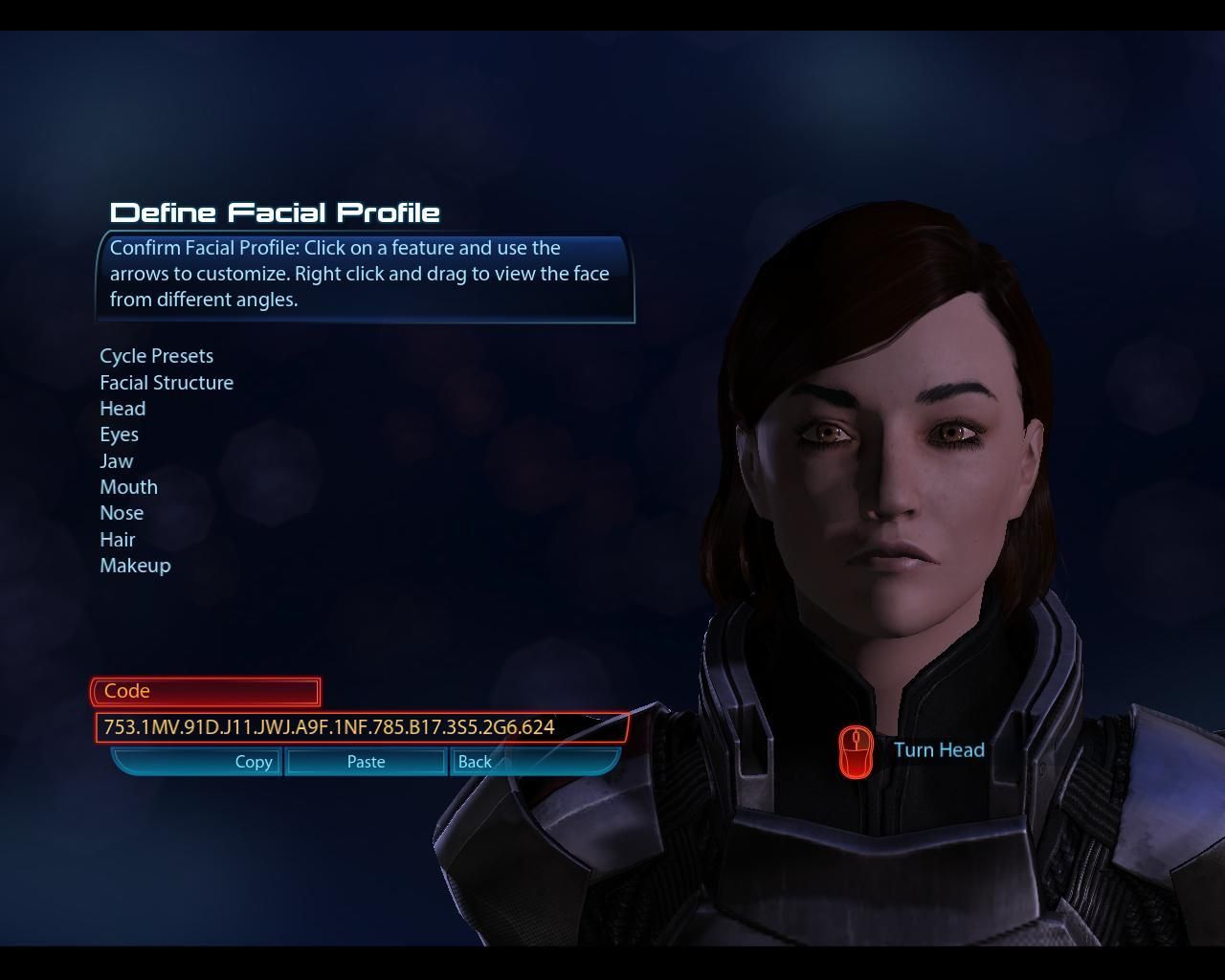
Task: Open the Makeup options
Action: pyautogui.click(x=135, y=566)
